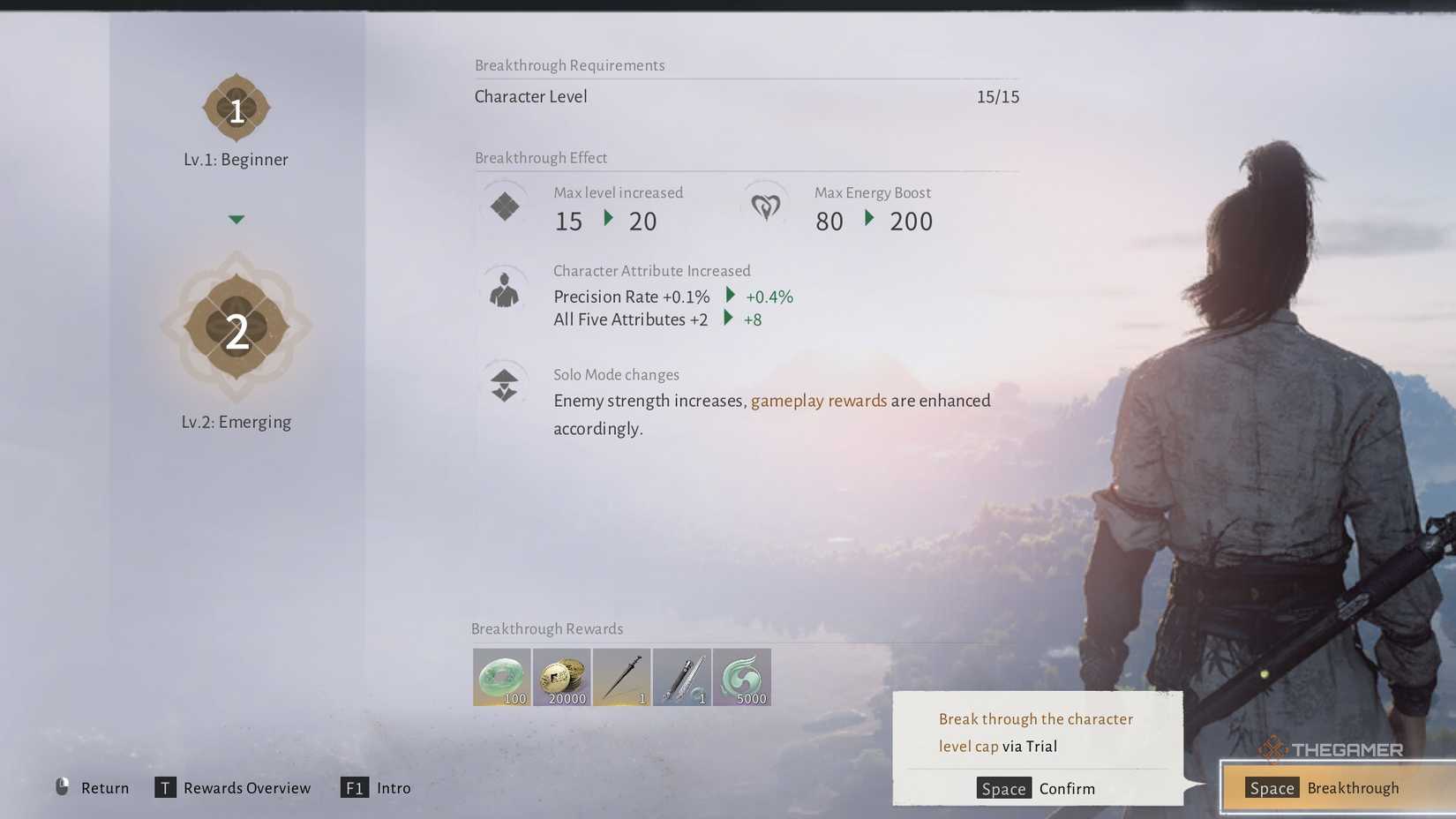Select the Lv.1 Beginner emblem
This screenshot has width=1456, height=819.
236,108
